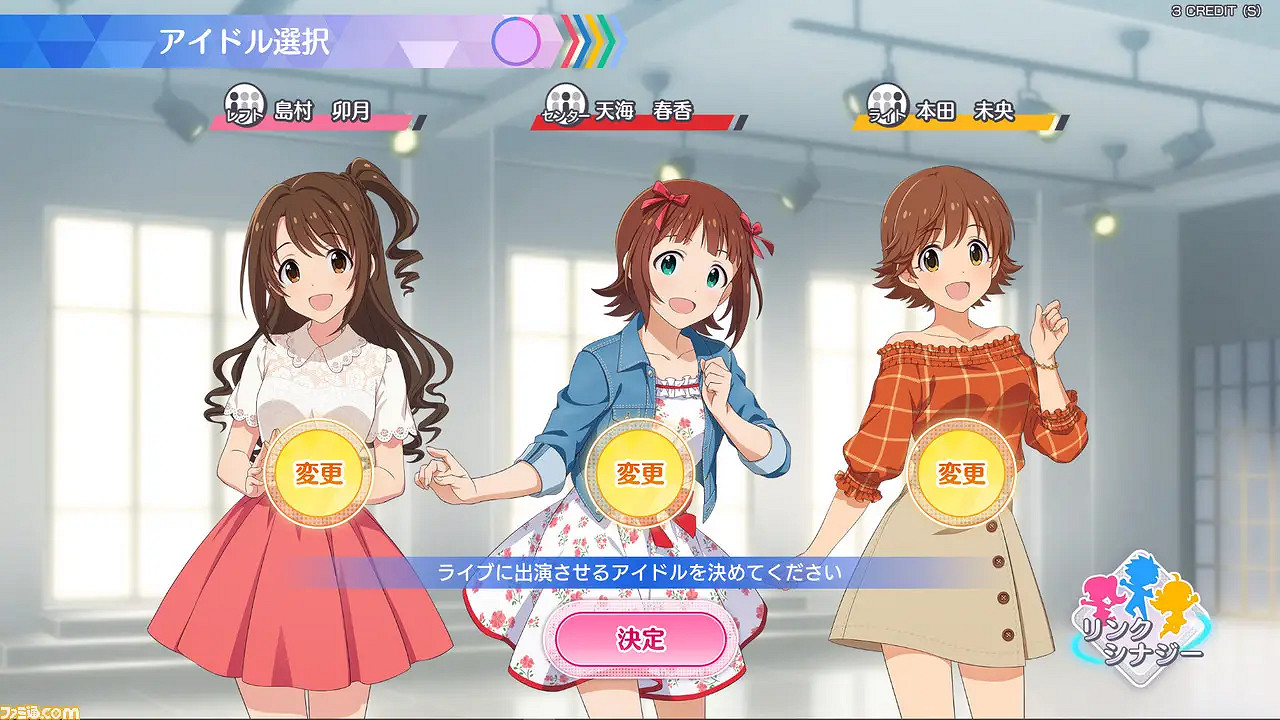The height and width of the screenshot is (720, 1280).
Task: Click the live performance instruction message text
Action: point(638,570)
